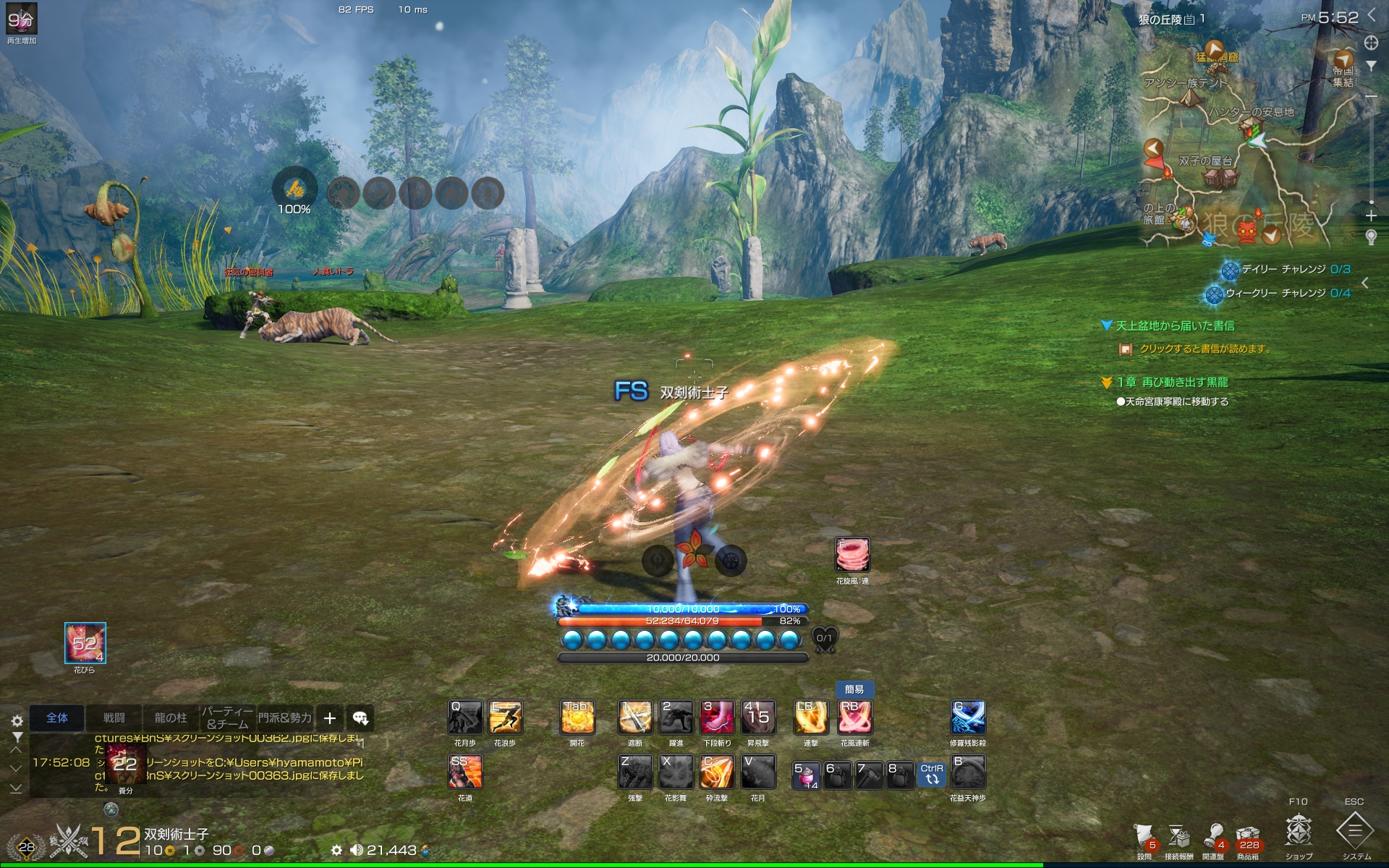Viewport: 1389px width, 868px height.
Task: Trigger the 下段斬り foot skill
Action: (717, 718)
